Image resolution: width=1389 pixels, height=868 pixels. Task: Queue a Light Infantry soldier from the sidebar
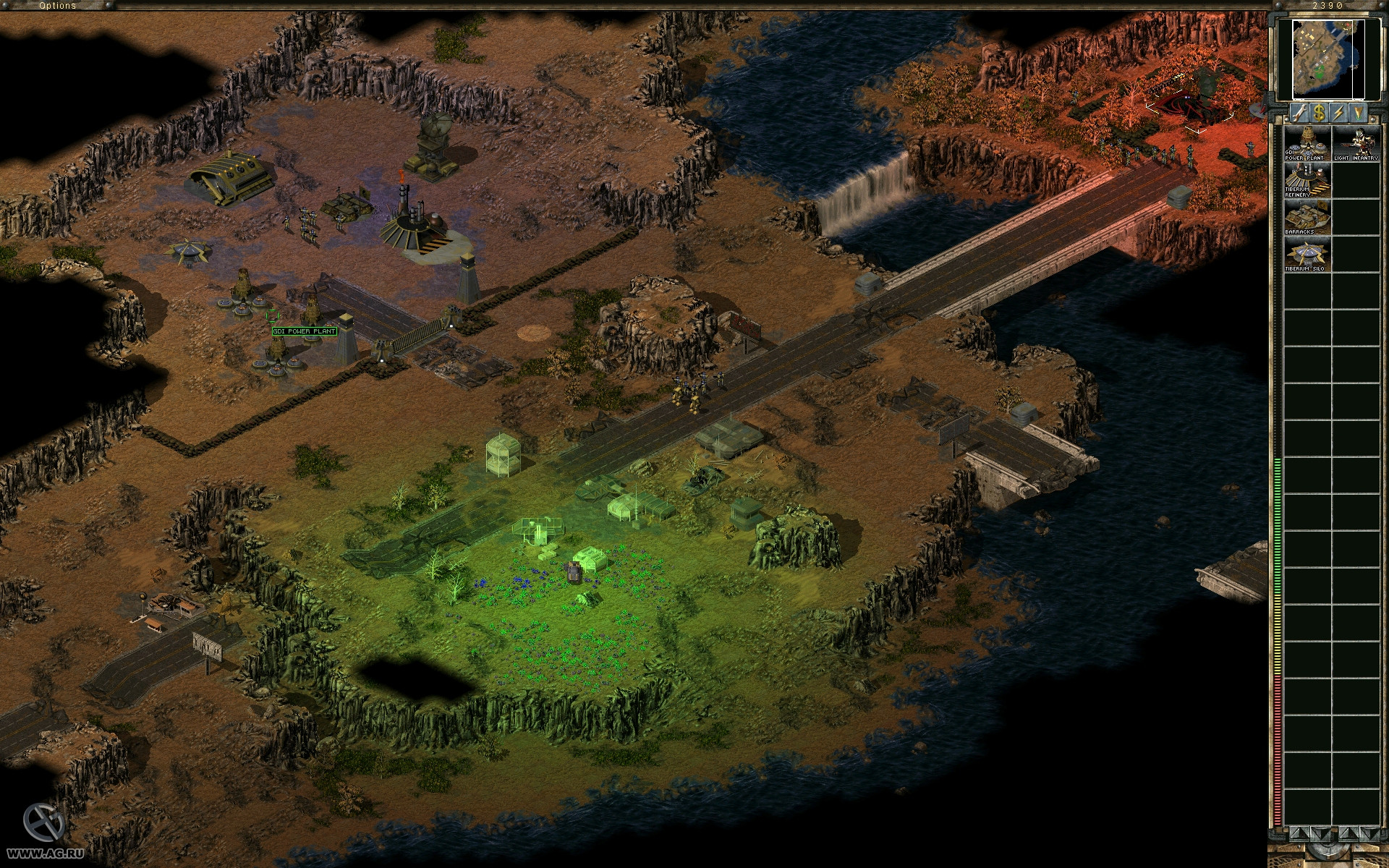pos(1357,142)
